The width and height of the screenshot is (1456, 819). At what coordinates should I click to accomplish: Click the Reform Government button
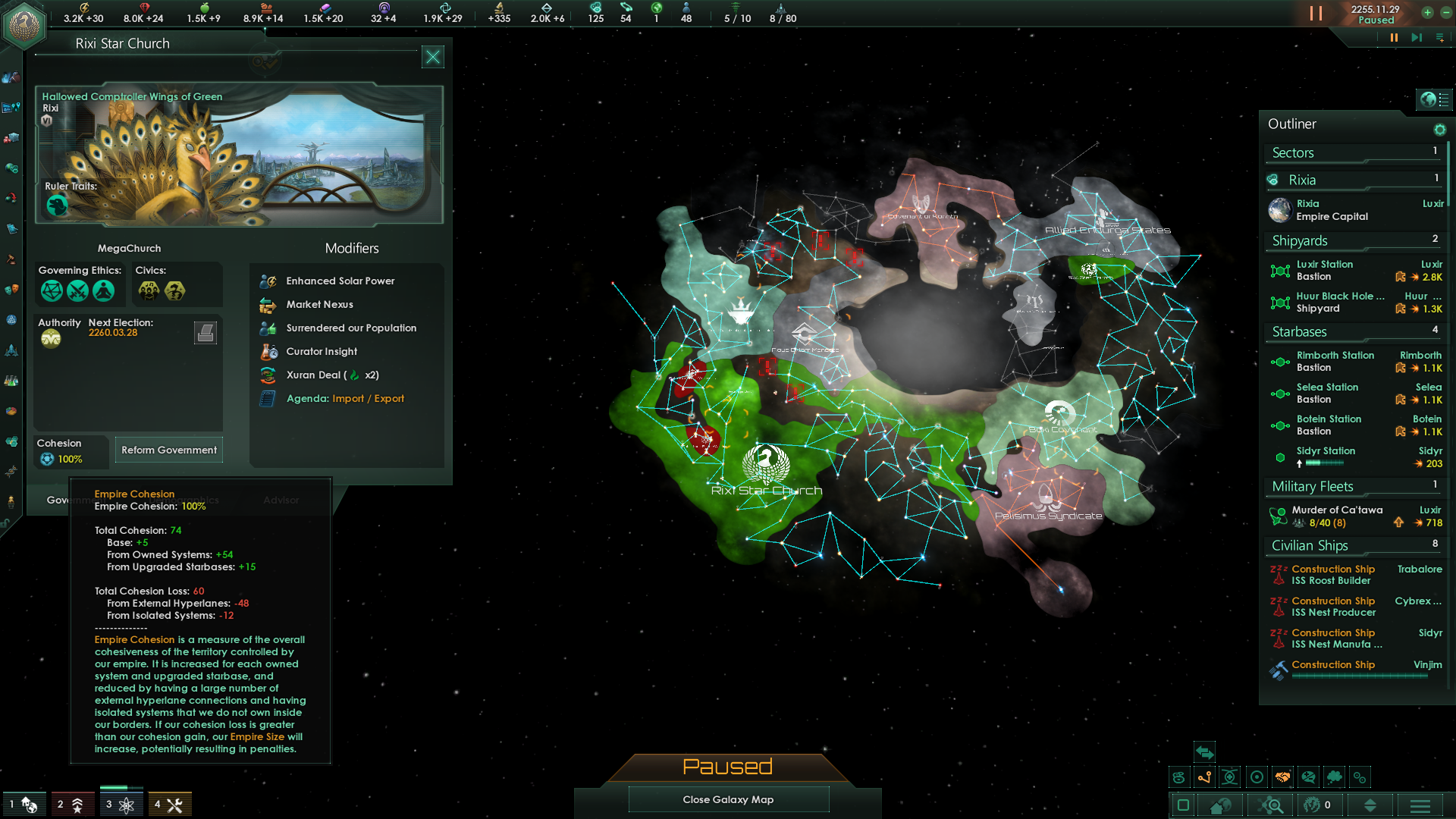[169, 450]
